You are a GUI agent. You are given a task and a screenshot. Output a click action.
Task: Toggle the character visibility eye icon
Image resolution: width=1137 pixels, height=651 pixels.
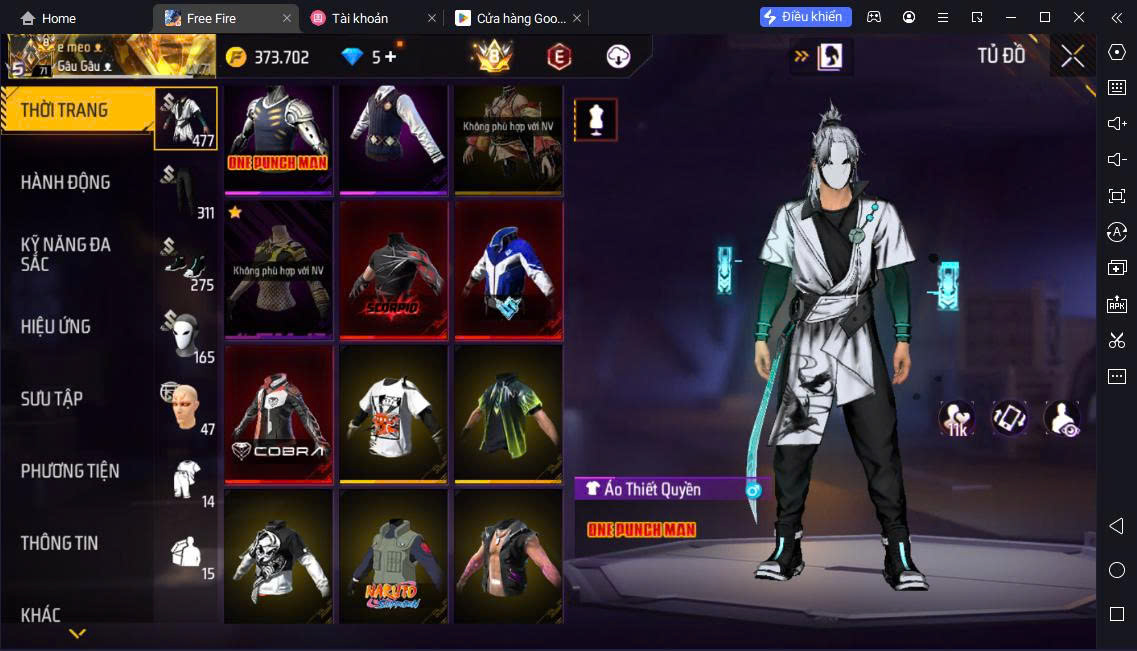[1062, 418]
